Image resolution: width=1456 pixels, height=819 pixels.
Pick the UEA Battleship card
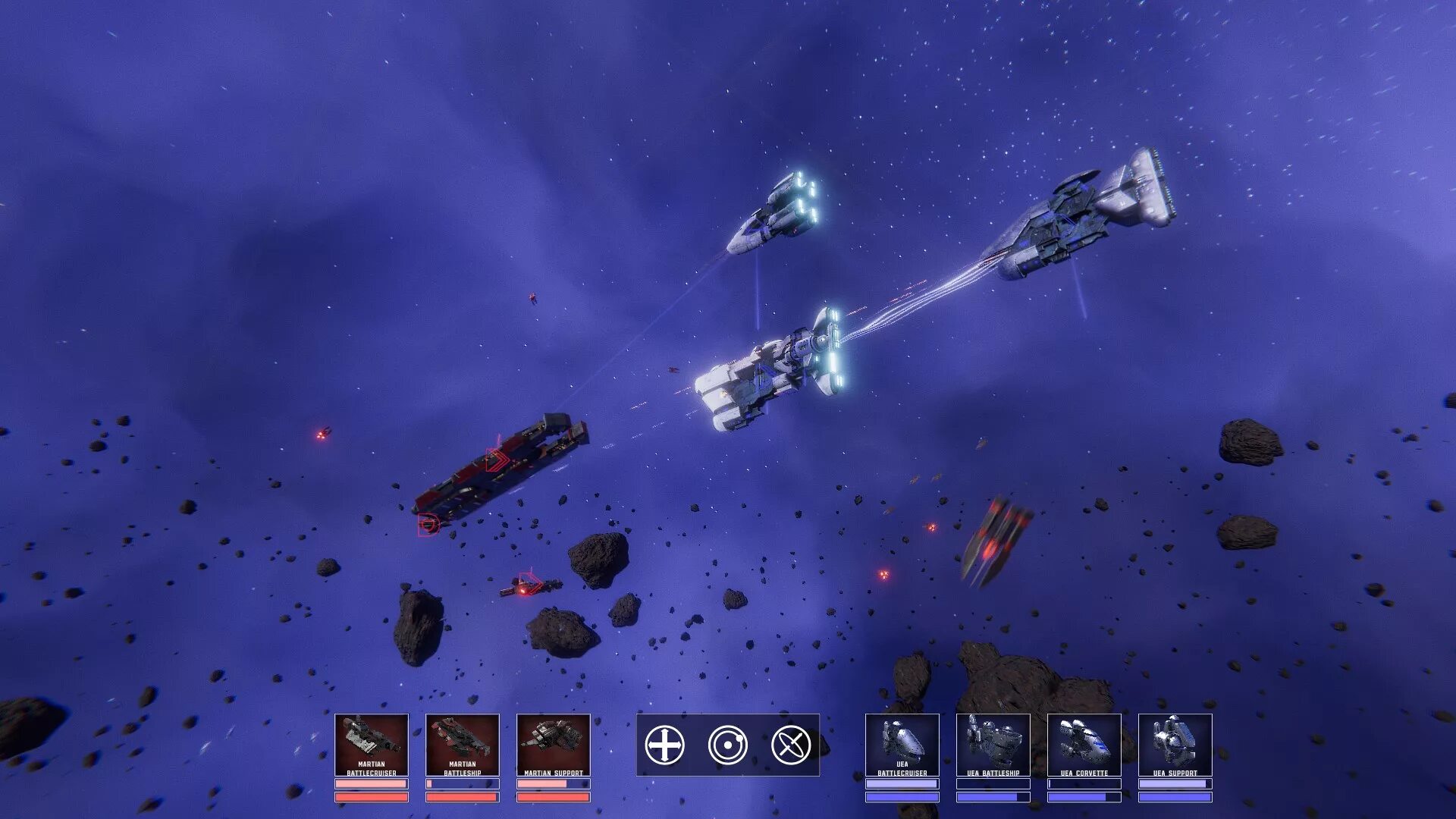coord(993,745)
